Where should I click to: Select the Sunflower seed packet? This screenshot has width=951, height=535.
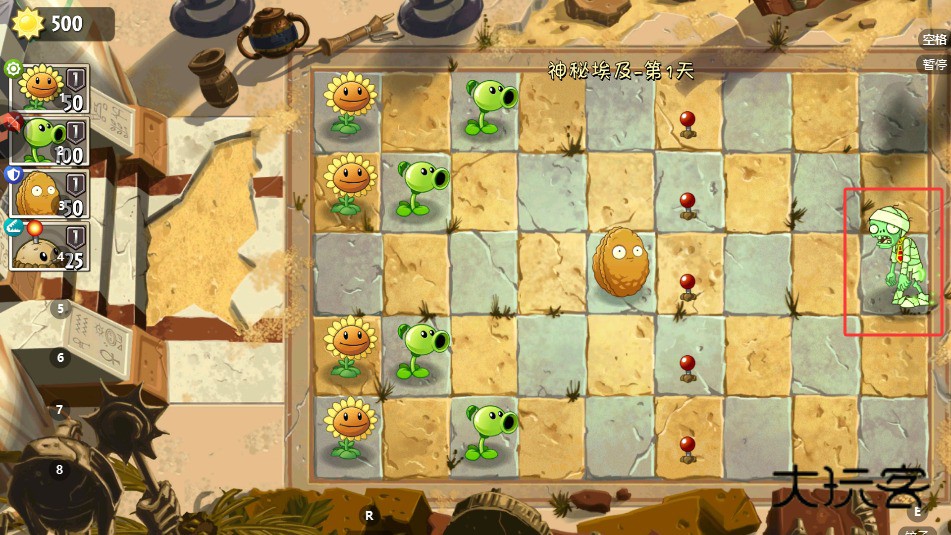[x=49, y=89]
